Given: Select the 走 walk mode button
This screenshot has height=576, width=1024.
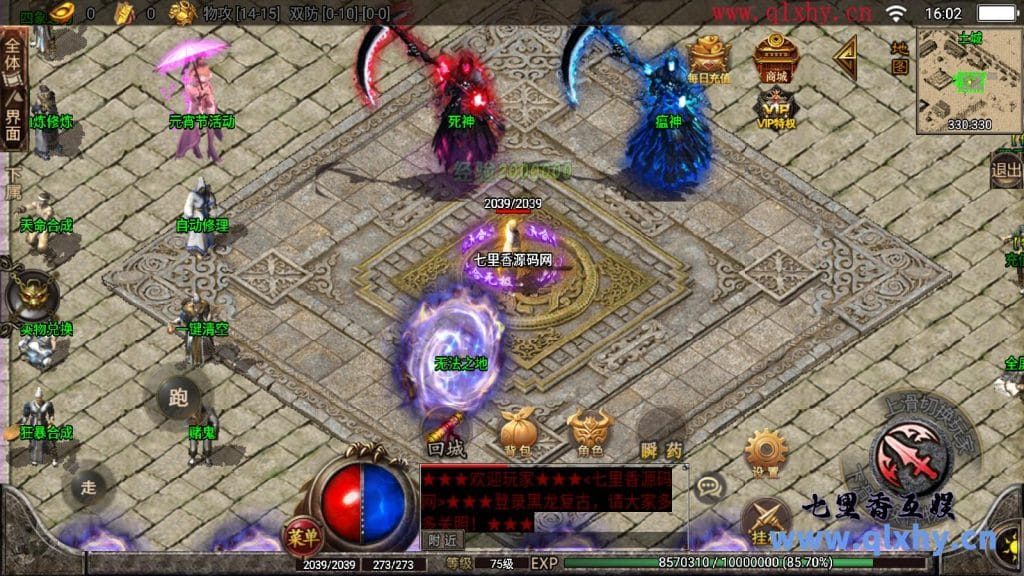Looking at the screenshot, I should [88, 487].
